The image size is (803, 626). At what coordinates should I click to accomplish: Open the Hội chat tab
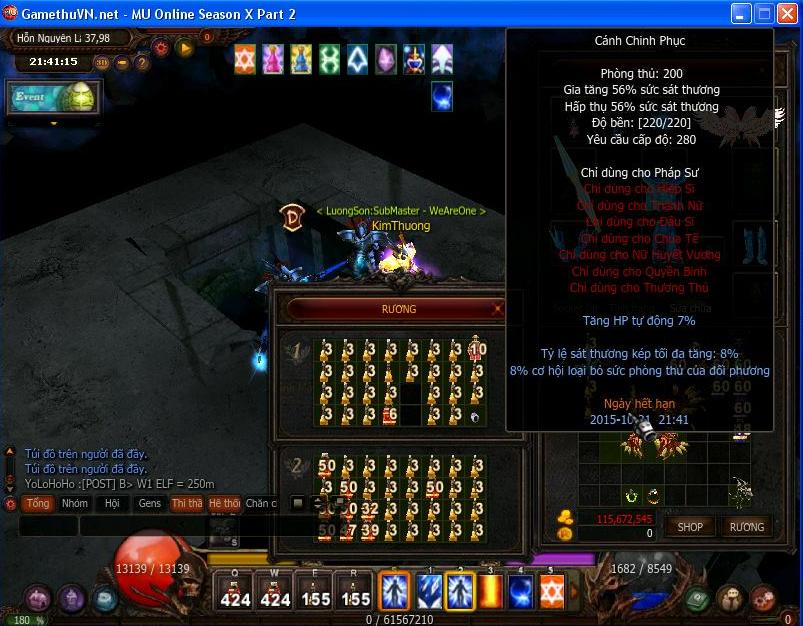[112, 503]
